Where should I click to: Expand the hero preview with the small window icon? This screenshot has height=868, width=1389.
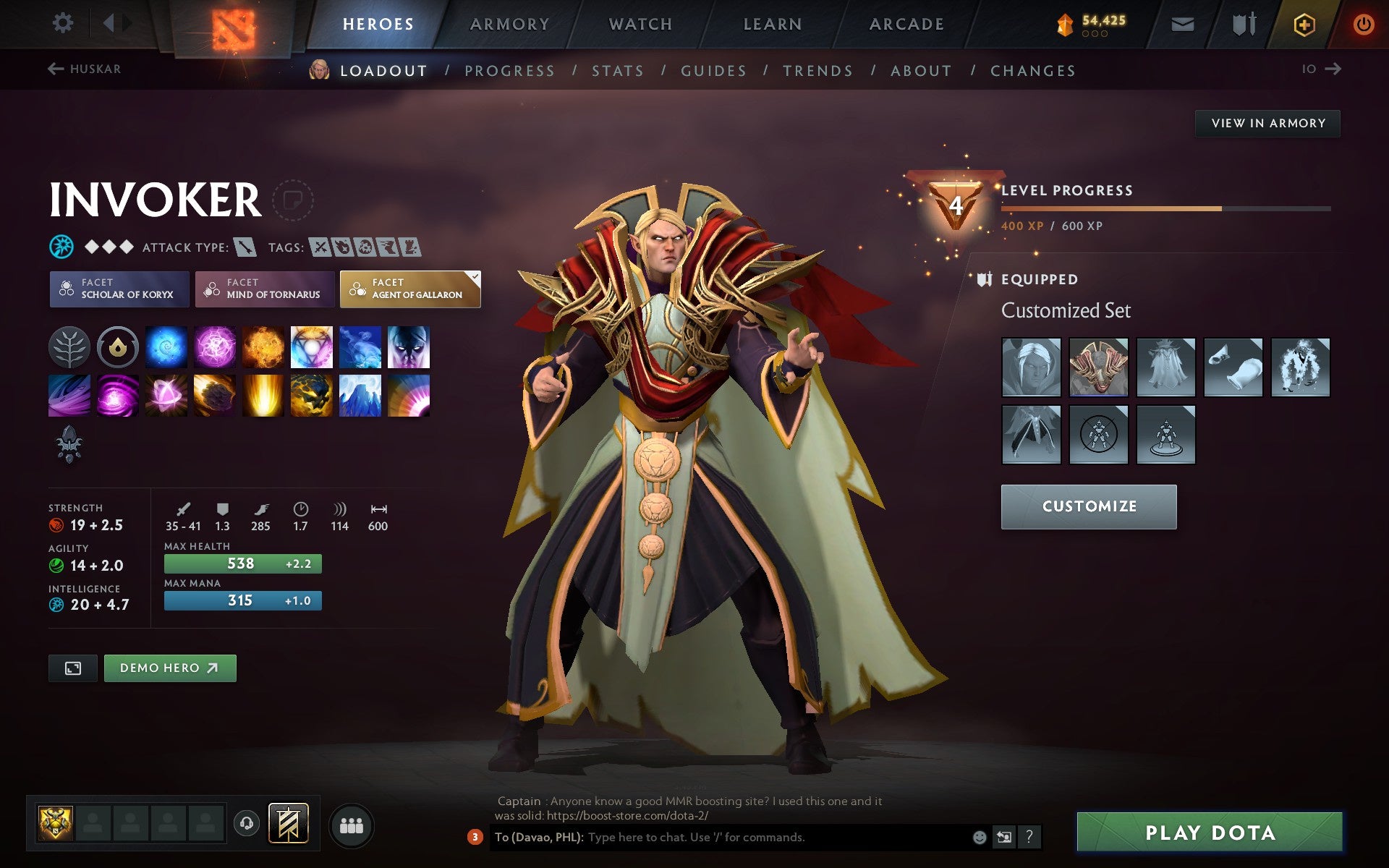click(72, 668)
